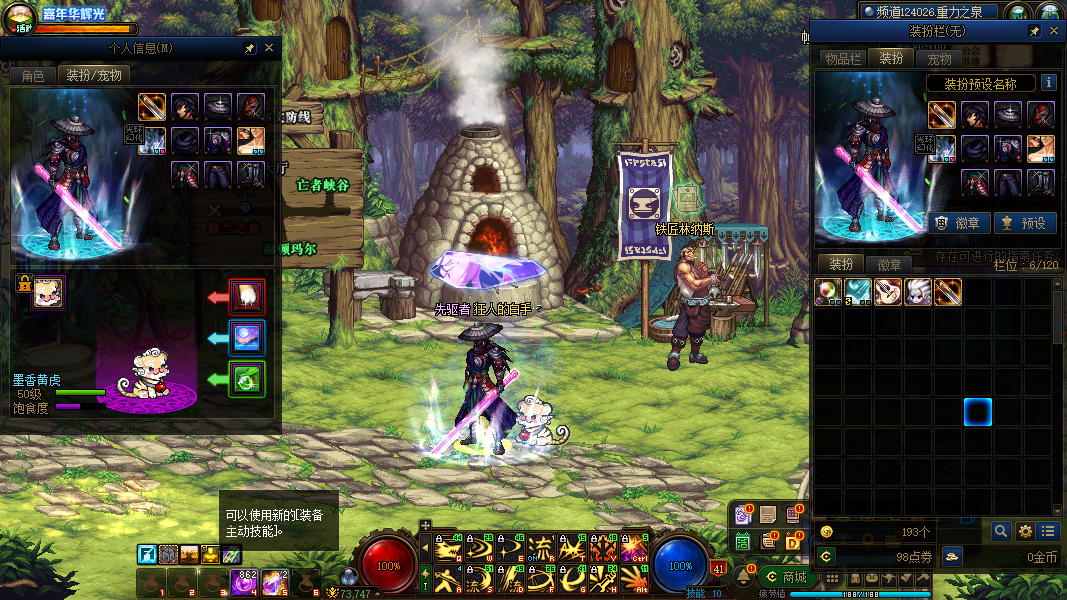Viewport: 1067px width, 600px height.
Task: Open the 物品栏 item inventory tab
Action: (x=842, y=59)
